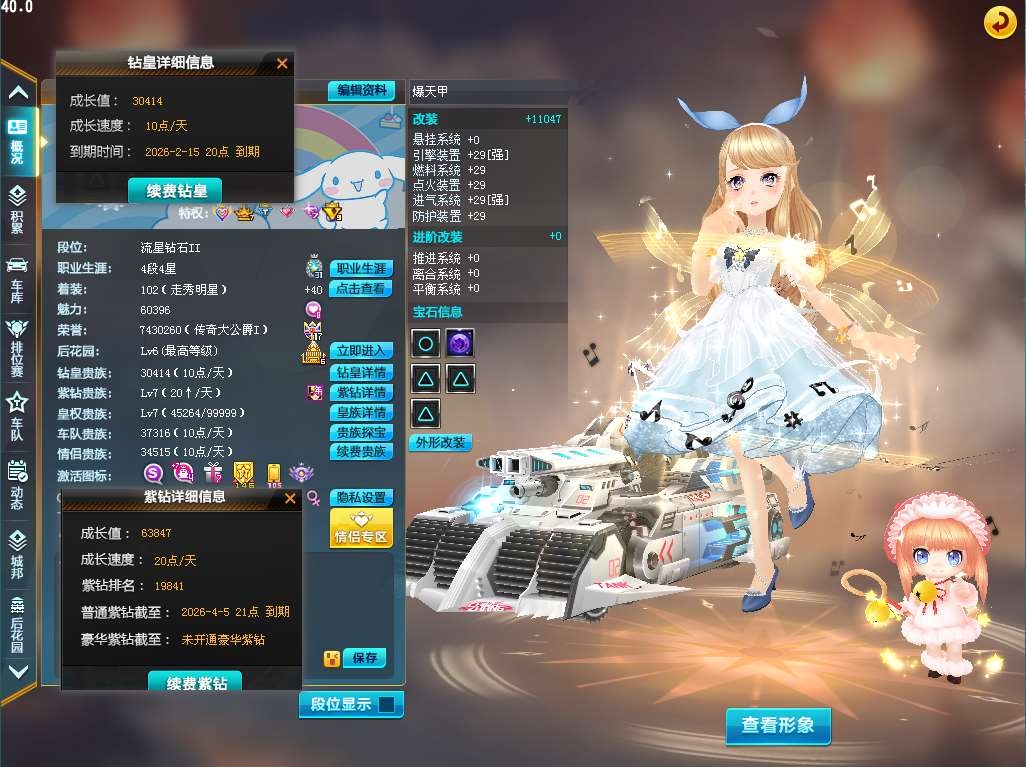Viewport: 1026px width, 767px height.
Task: View 钻皇详情 details
Action: (360, 372)
